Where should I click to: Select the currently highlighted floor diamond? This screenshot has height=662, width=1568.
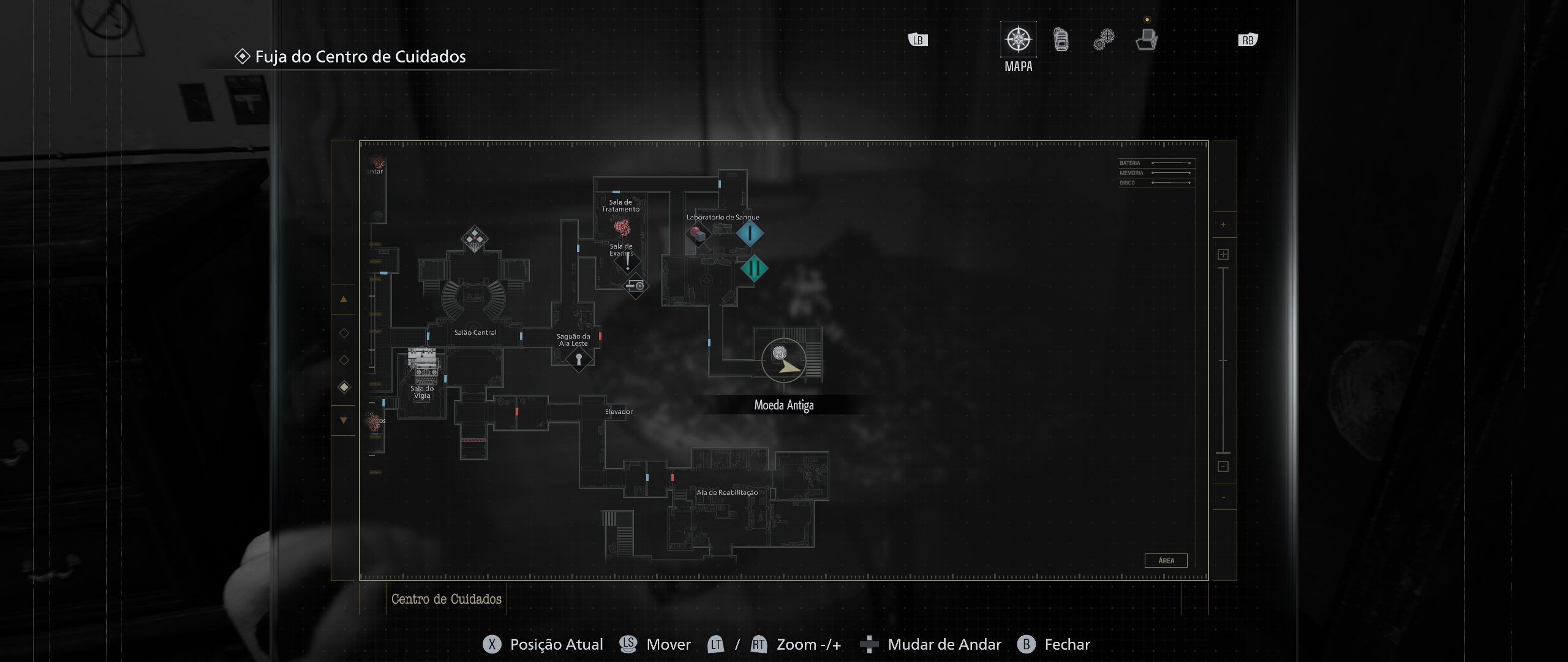click(x=344, y=387)
